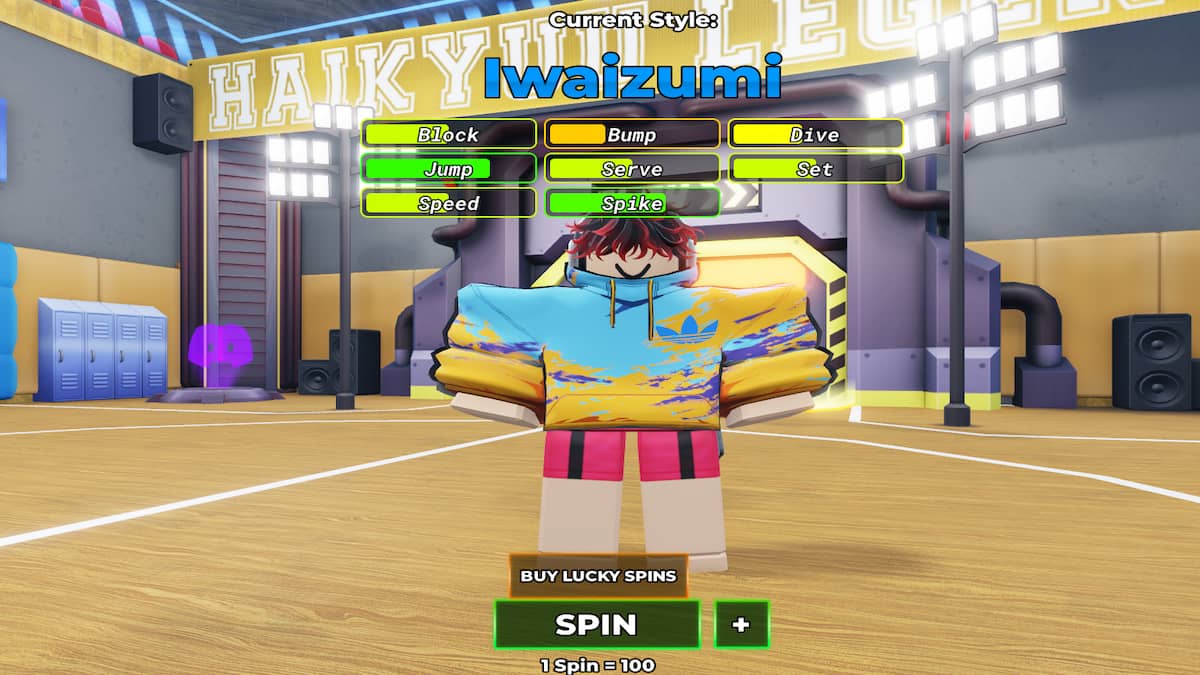Spin for a new style
Screen dimensions: 1200x675
(x=597, y=625)
